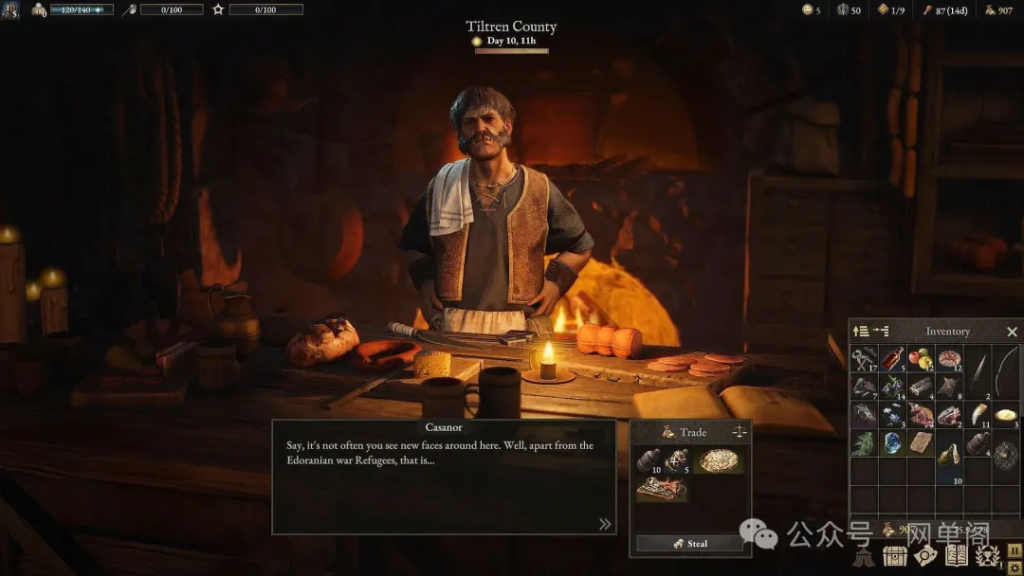Select the animal fang stack in inventory
The height and width of the screenshot is (576, 1024).
(977, 415)
